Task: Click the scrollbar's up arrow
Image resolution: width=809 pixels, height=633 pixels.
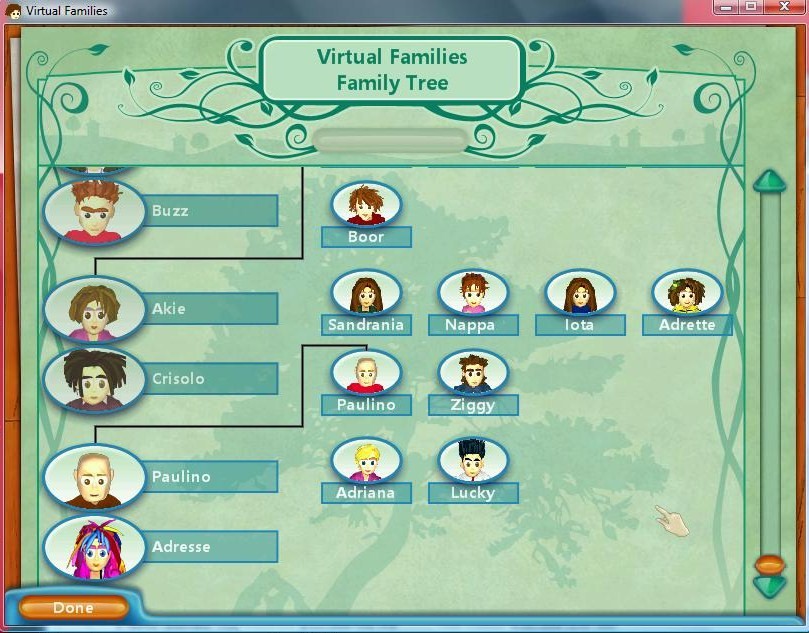Action: [770, 182]
